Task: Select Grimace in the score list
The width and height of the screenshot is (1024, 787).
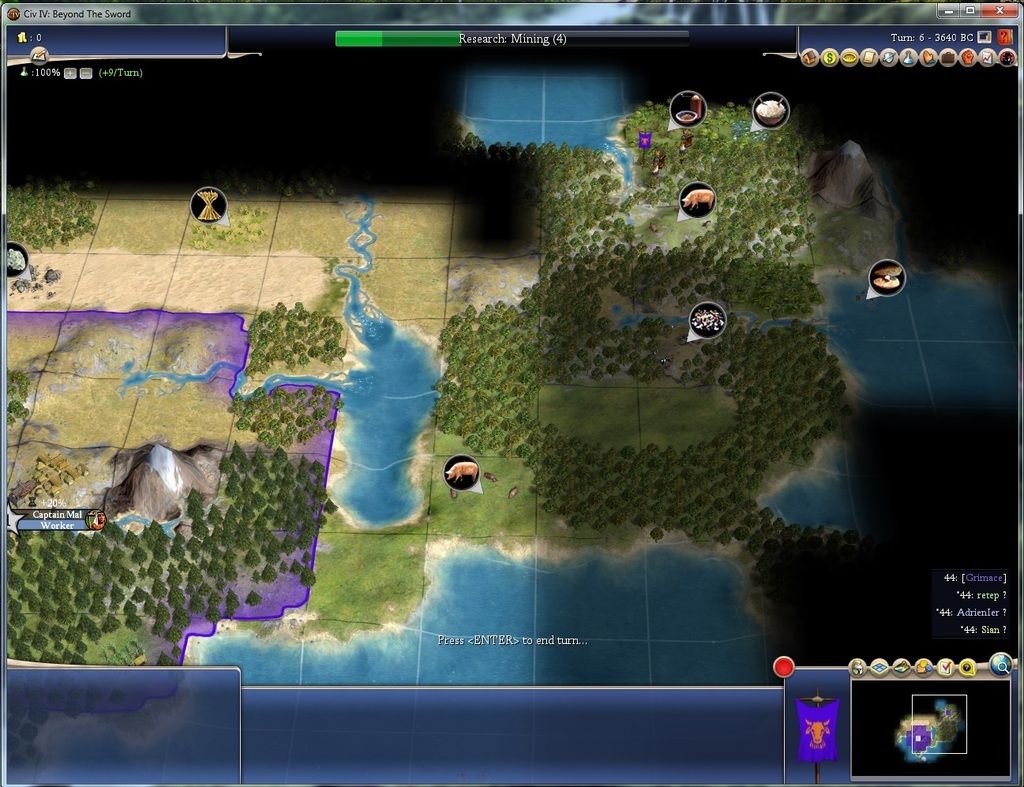Action: pos(984,578)
